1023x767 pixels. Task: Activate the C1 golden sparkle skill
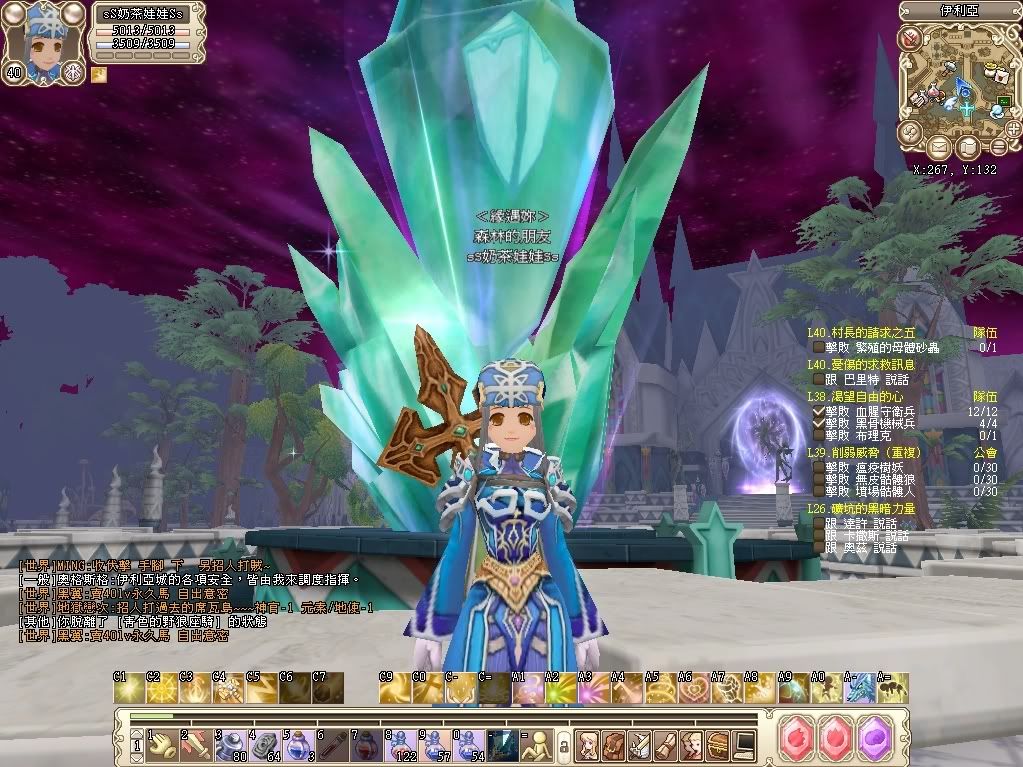(x=128, y=687)
